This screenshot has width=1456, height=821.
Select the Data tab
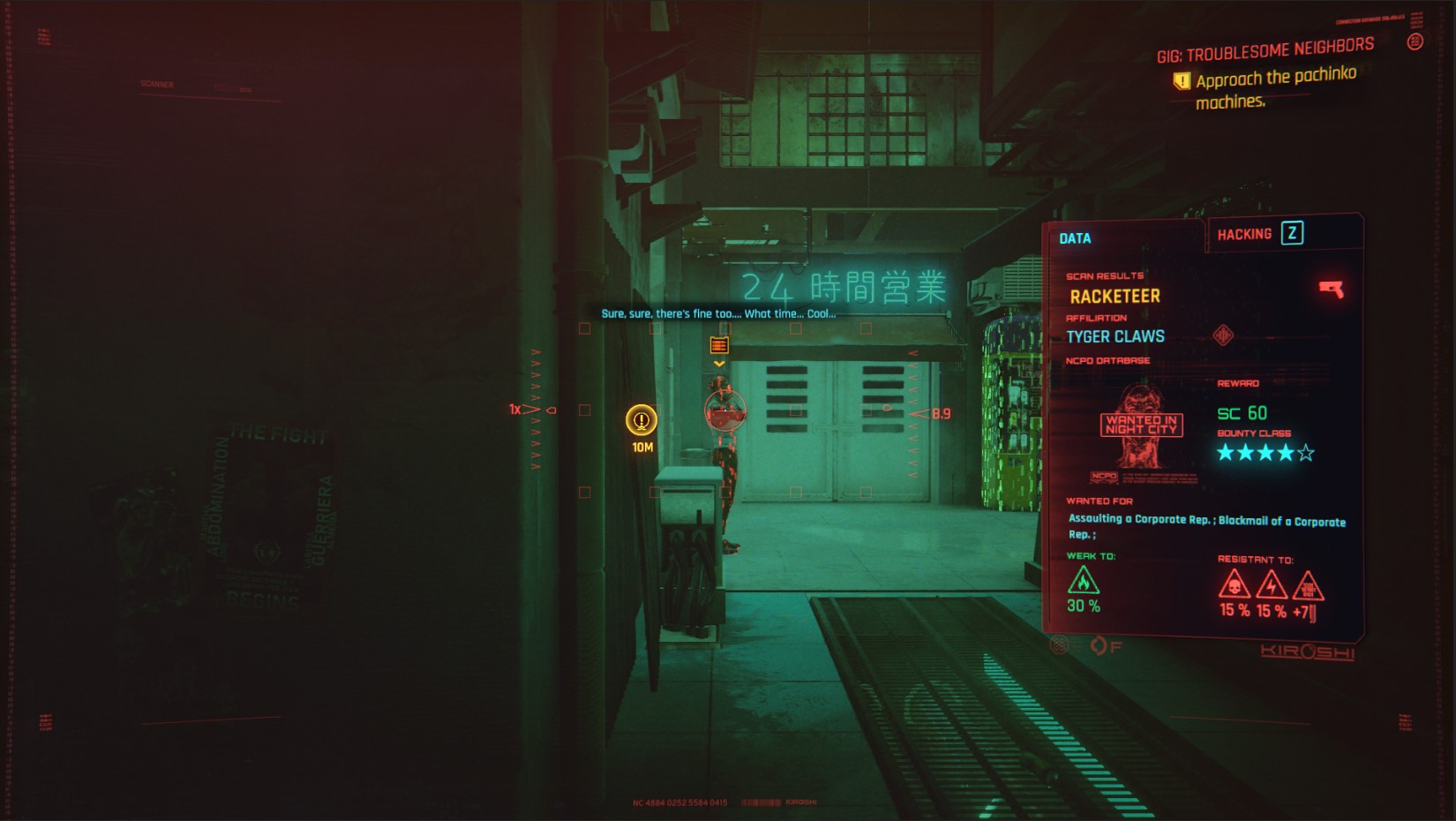pyautogui.click(x=1075, y=238)
